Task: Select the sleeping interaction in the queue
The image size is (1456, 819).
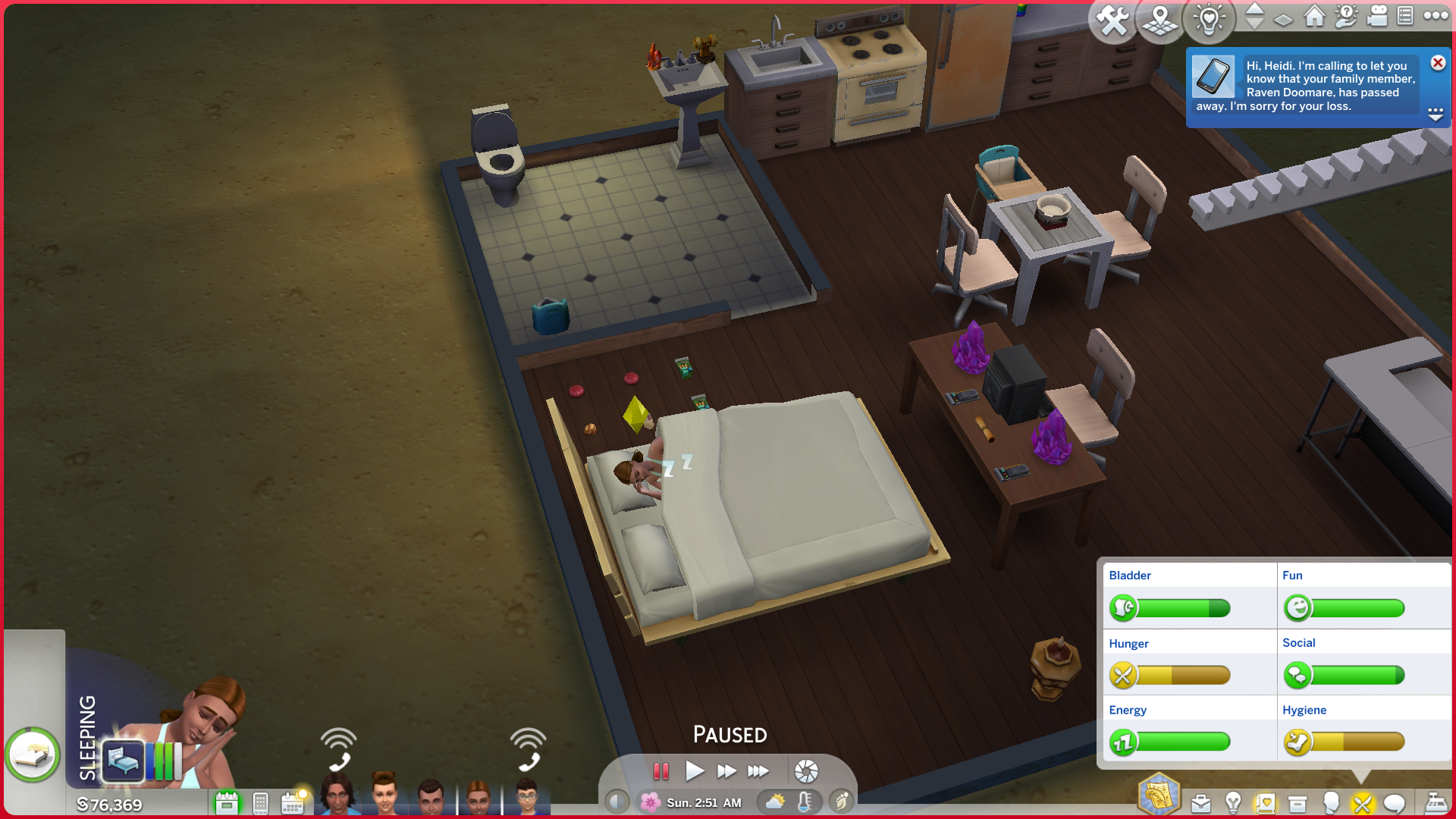Action: tap(123, 759)
